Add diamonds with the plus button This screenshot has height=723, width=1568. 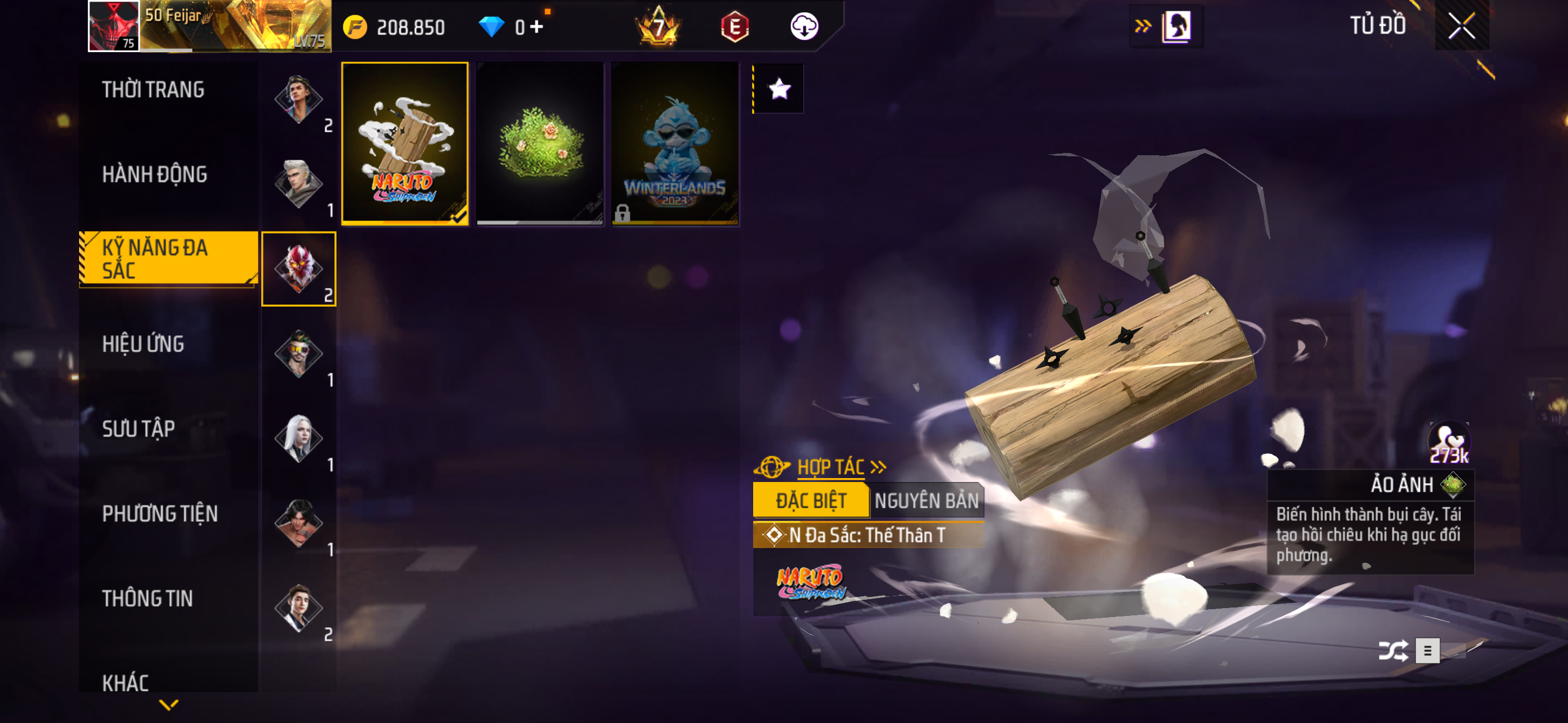[536, 27]
